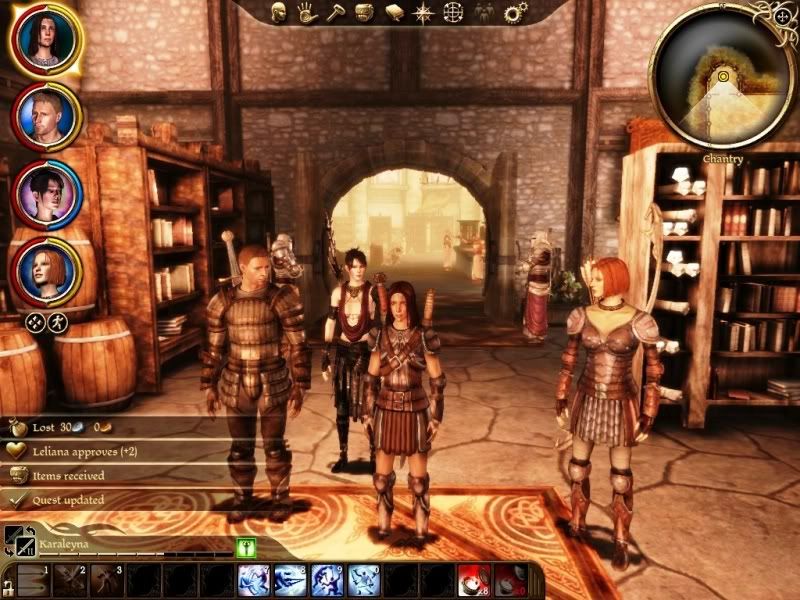Use the red health poultice quickslot

tap(473, 580)
